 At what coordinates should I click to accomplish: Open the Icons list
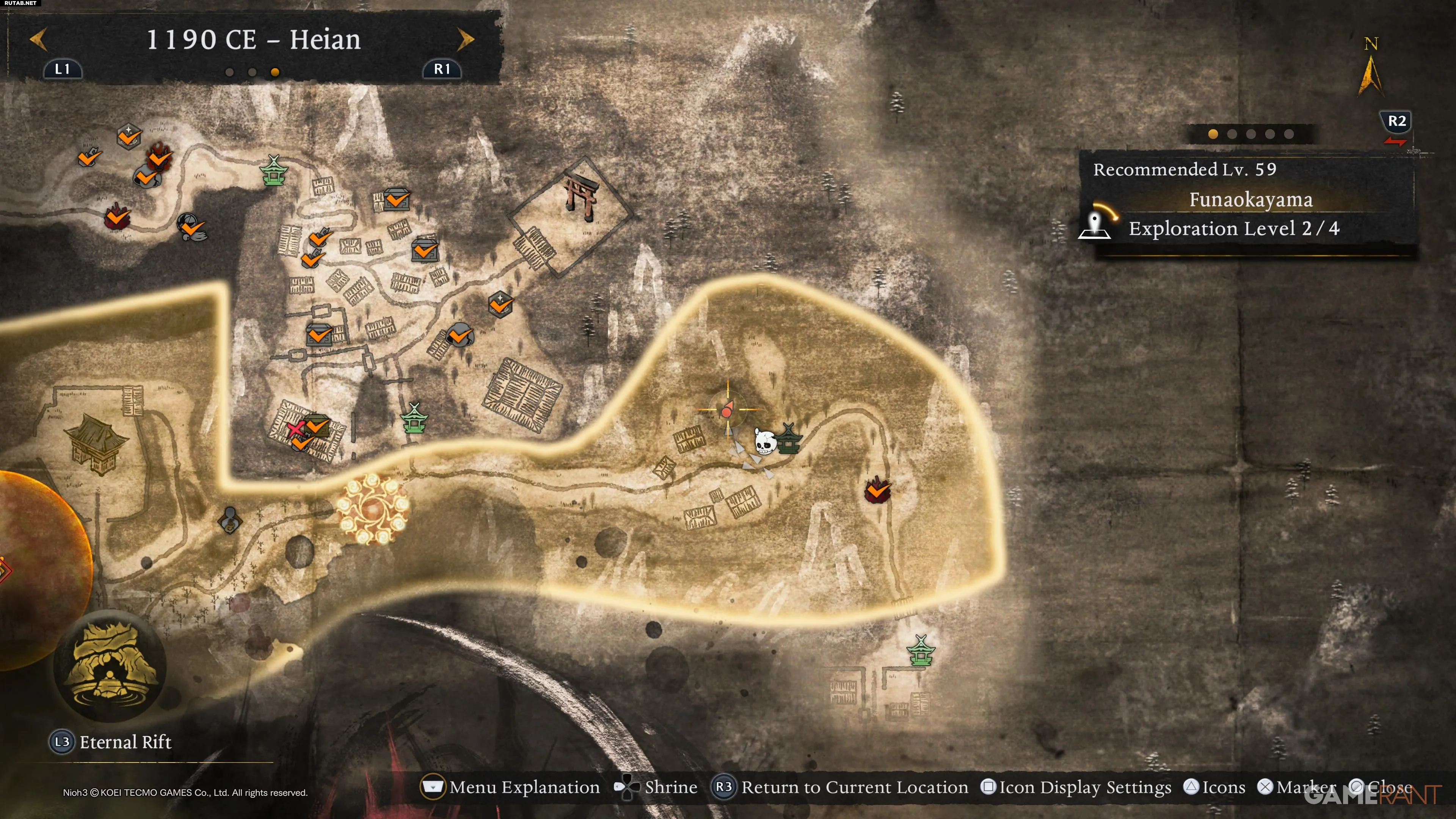1215,787
